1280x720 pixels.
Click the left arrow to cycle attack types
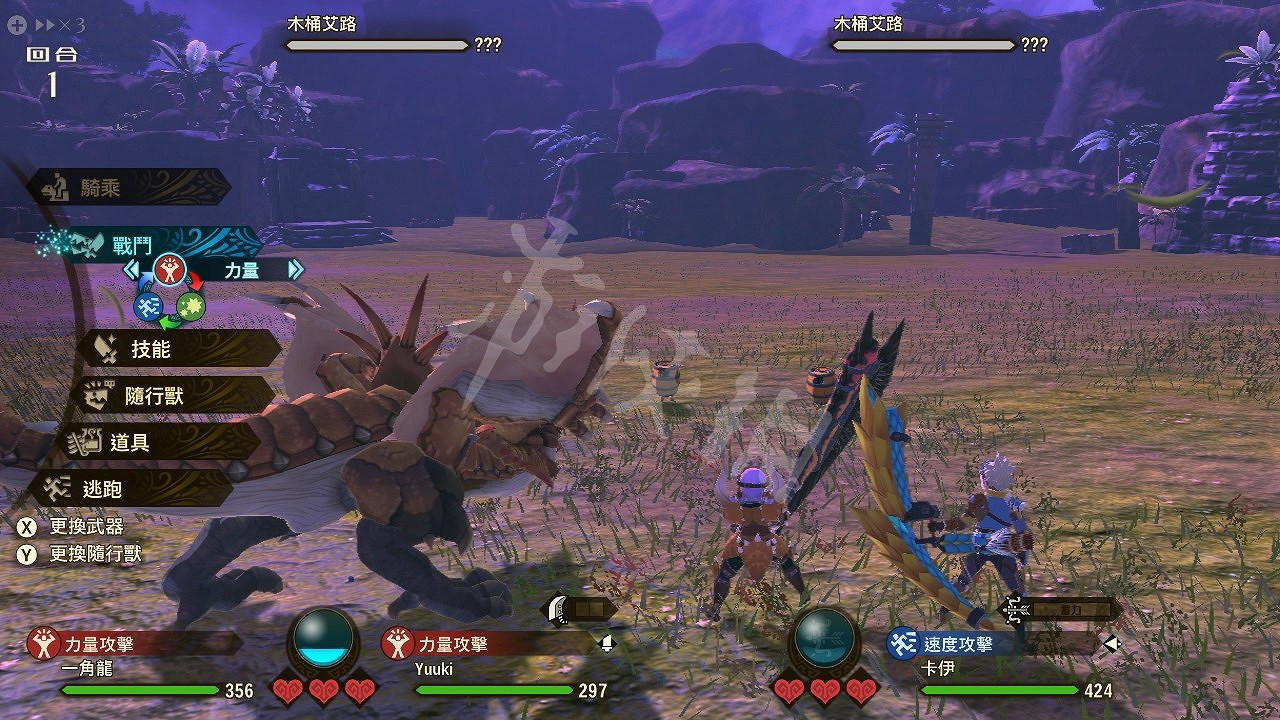click(x=130, y=268)
